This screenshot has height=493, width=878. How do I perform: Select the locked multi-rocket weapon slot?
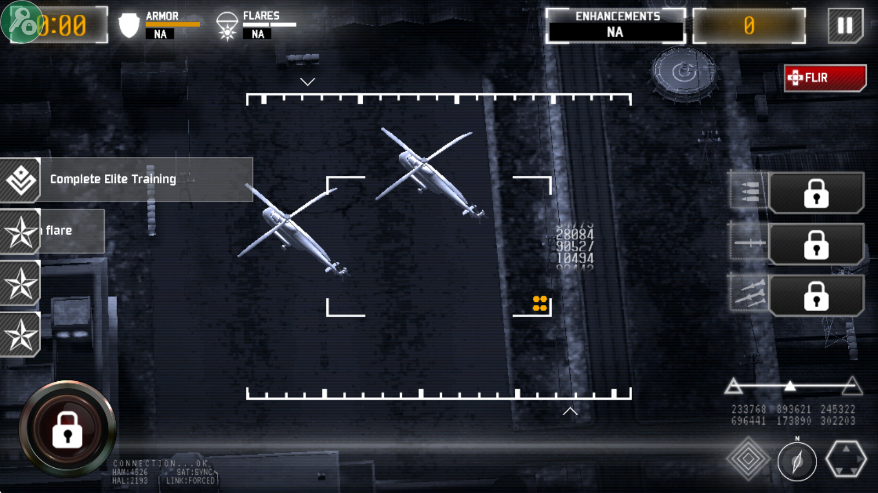[x=816, y=296]
